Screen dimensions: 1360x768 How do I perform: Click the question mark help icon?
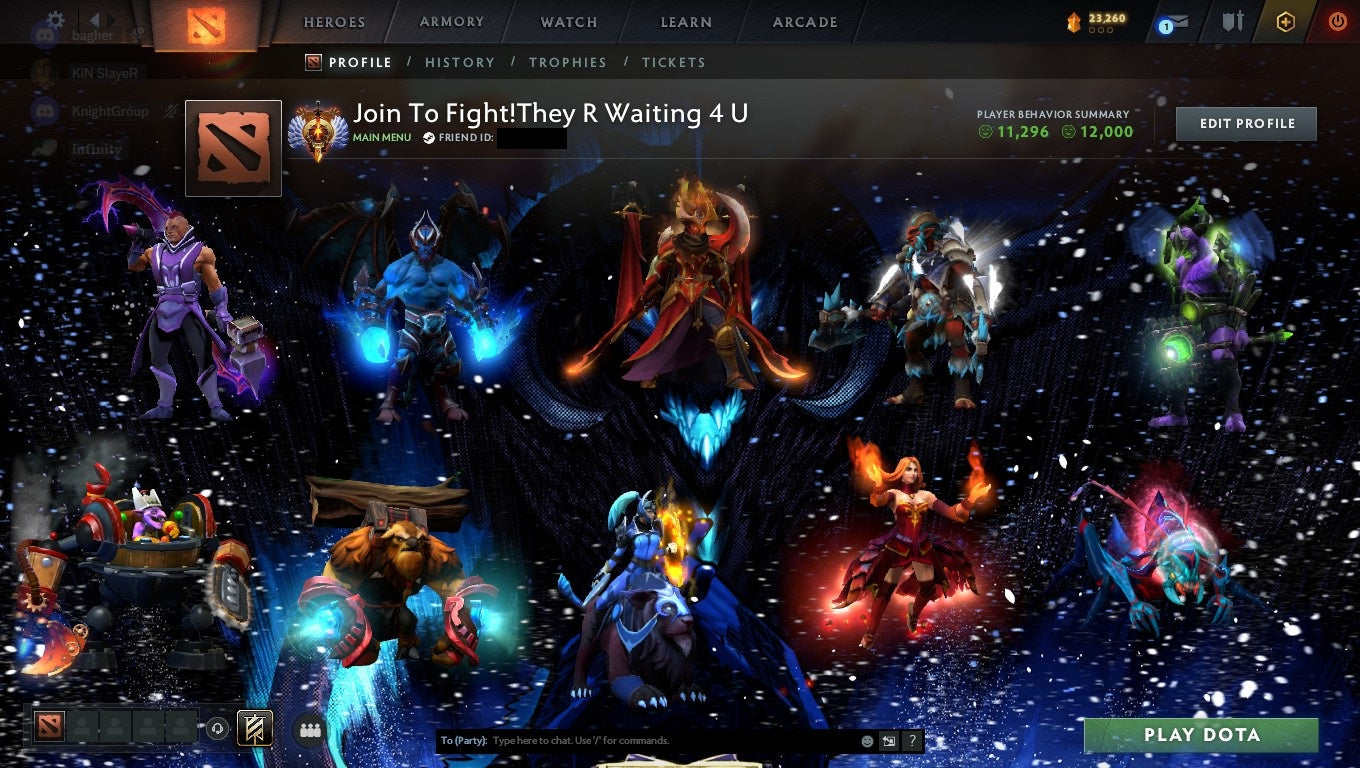[911, 741]
